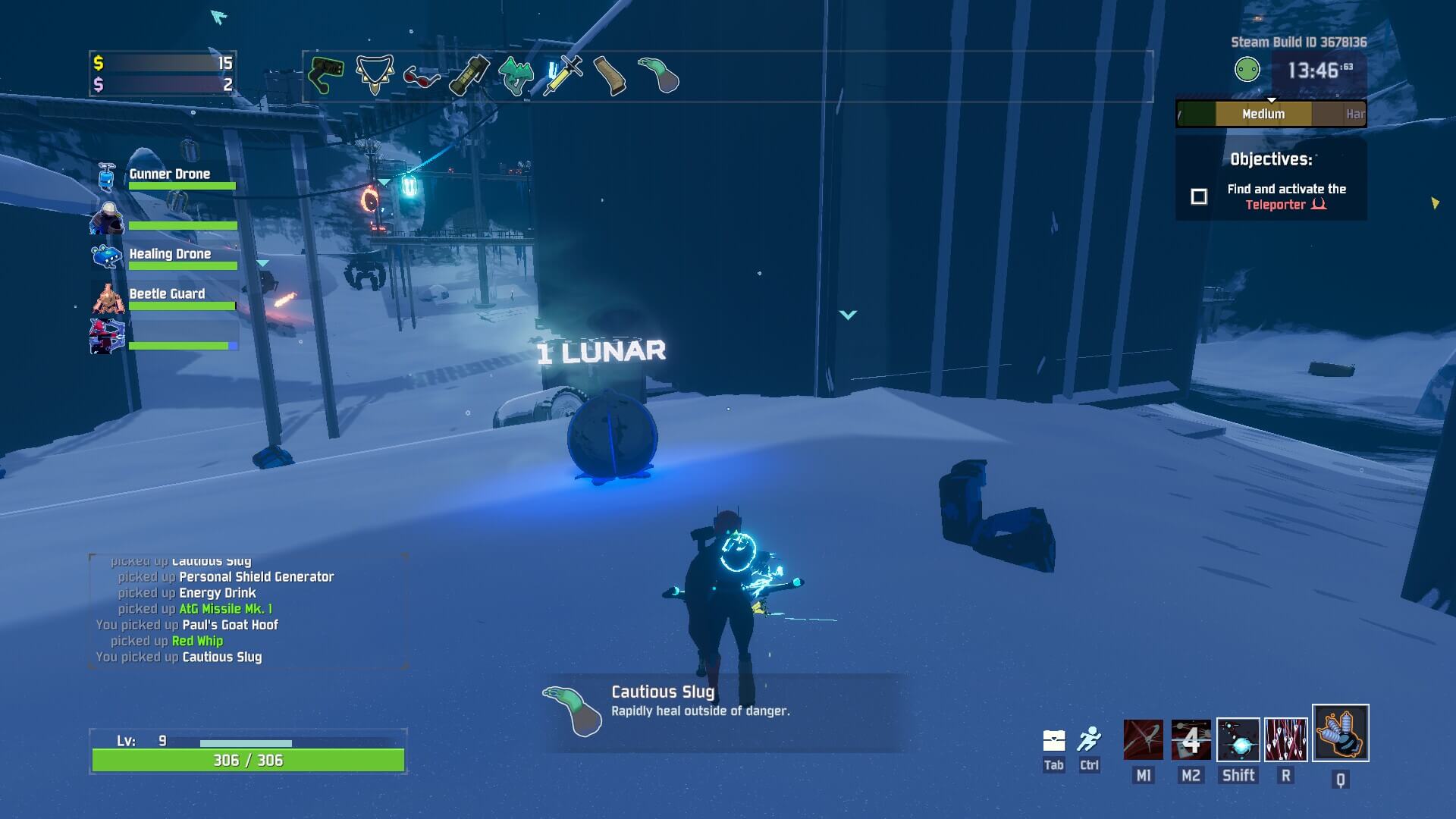Image resolution: width=1456 pixels, height=819 pixels.
Task: Select the AtG Missile launcher item icon
Action: 327,75
